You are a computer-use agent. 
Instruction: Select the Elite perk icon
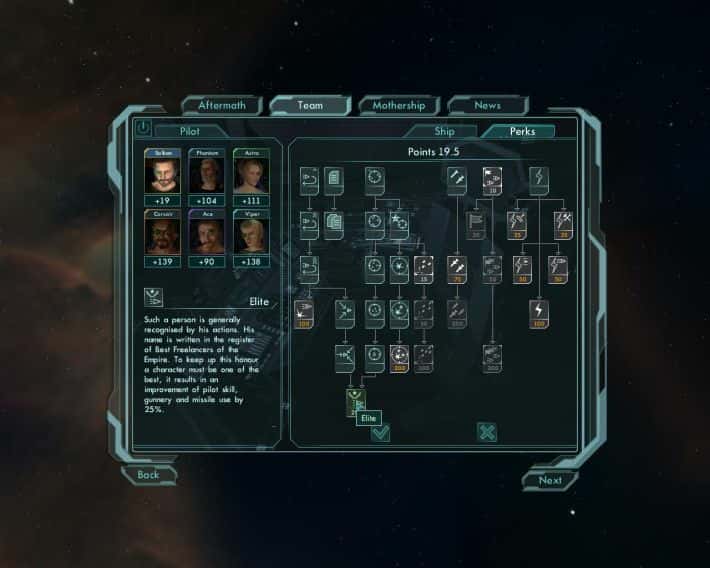pyautogui.click(x=355, y=402)
